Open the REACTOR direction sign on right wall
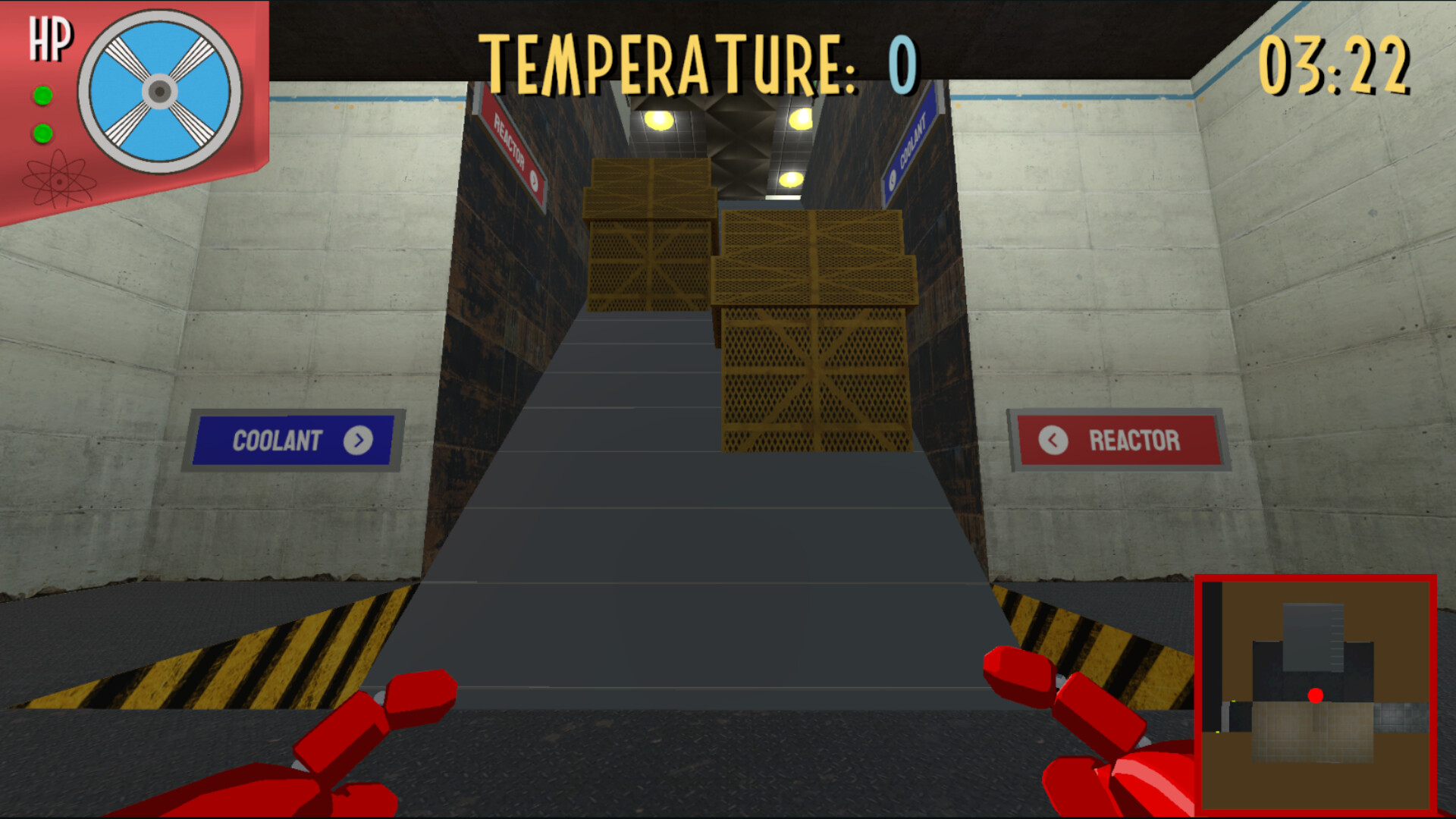Image resolution: width=1456 pixels, height=819 pixels. [1122, 440]
